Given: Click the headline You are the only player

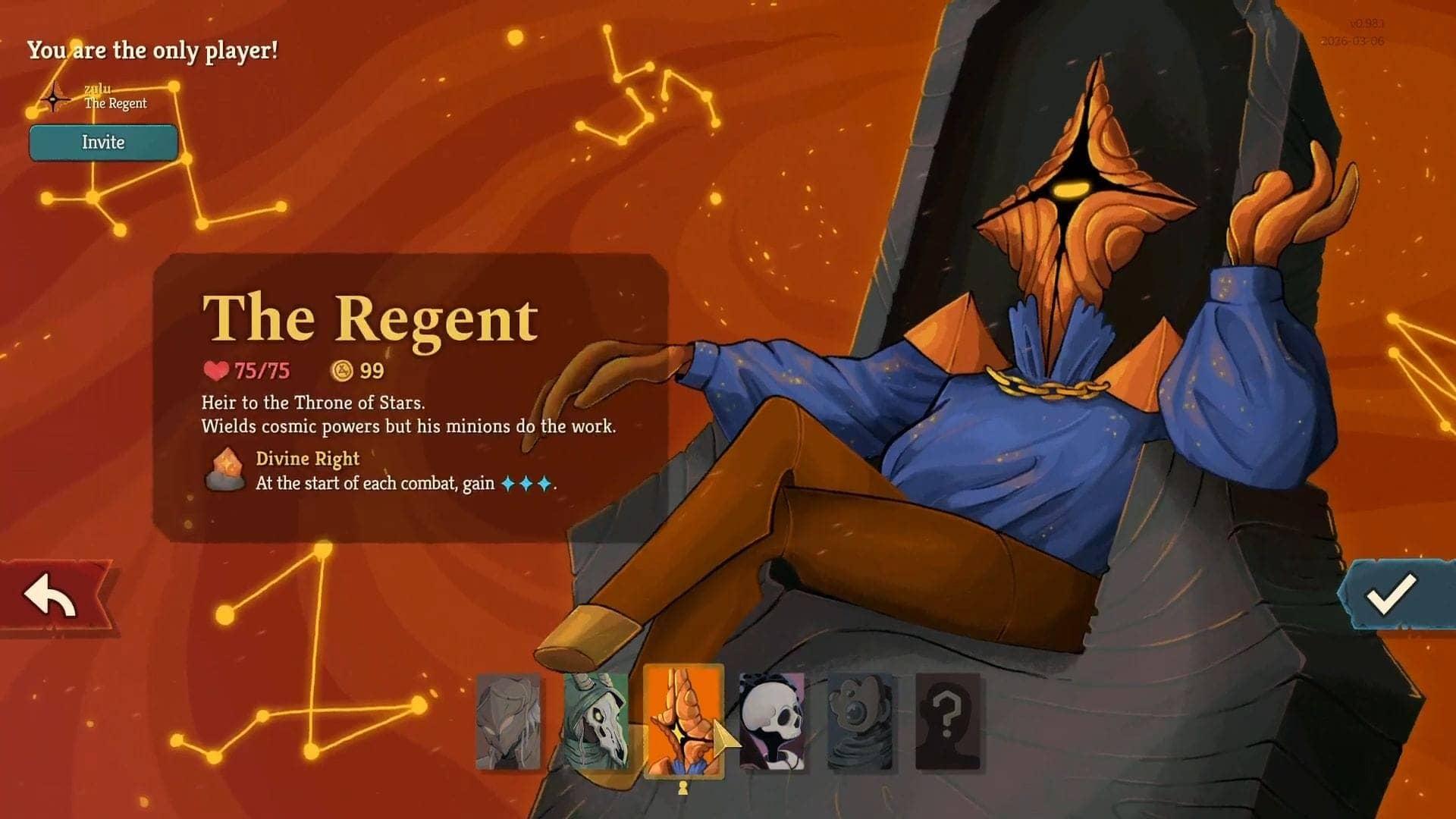Looking at the screenshot, I should click(x=152, y=51).
